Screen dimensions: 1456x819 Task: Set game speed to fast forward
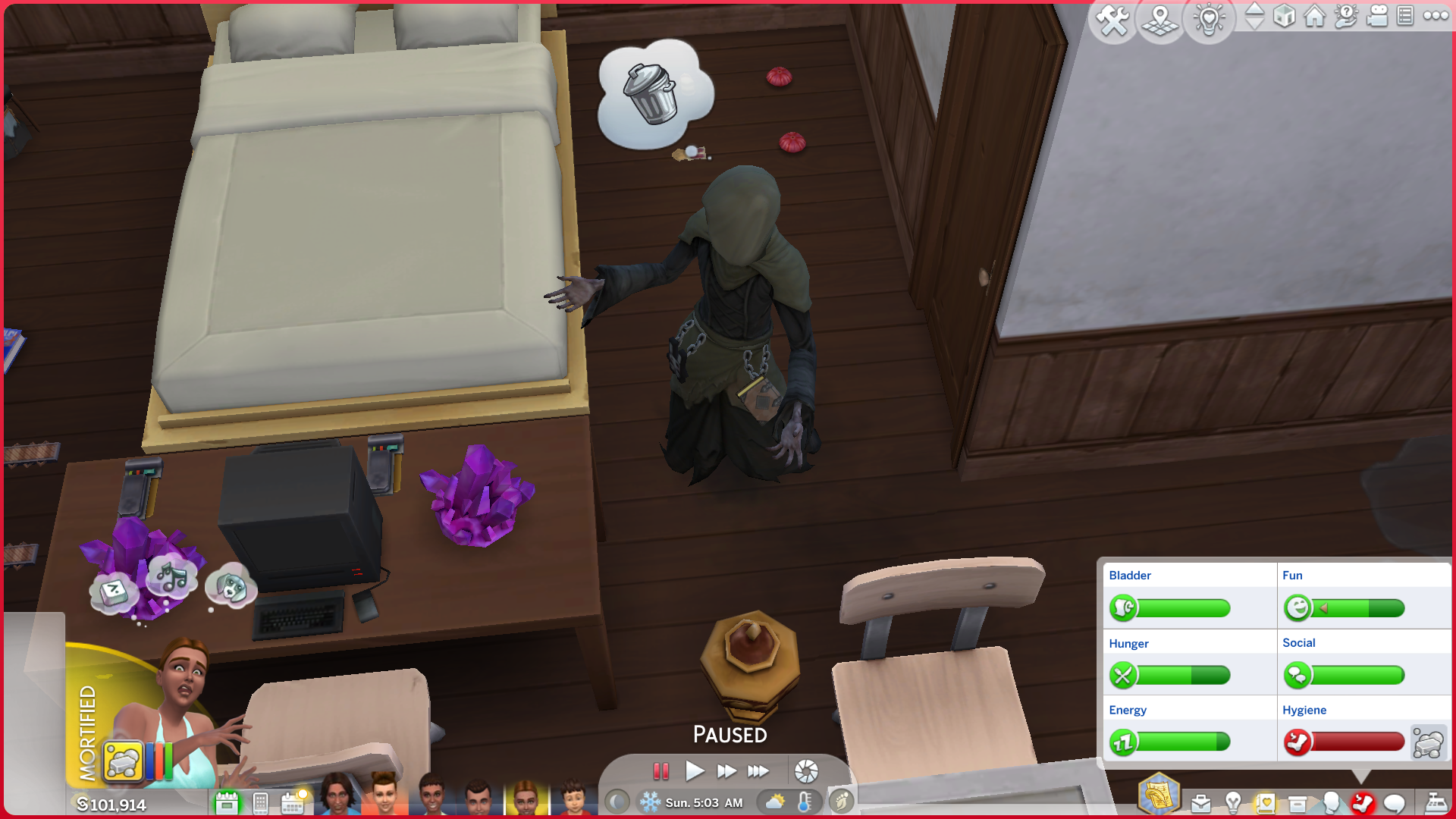click(x=726, y=771)
